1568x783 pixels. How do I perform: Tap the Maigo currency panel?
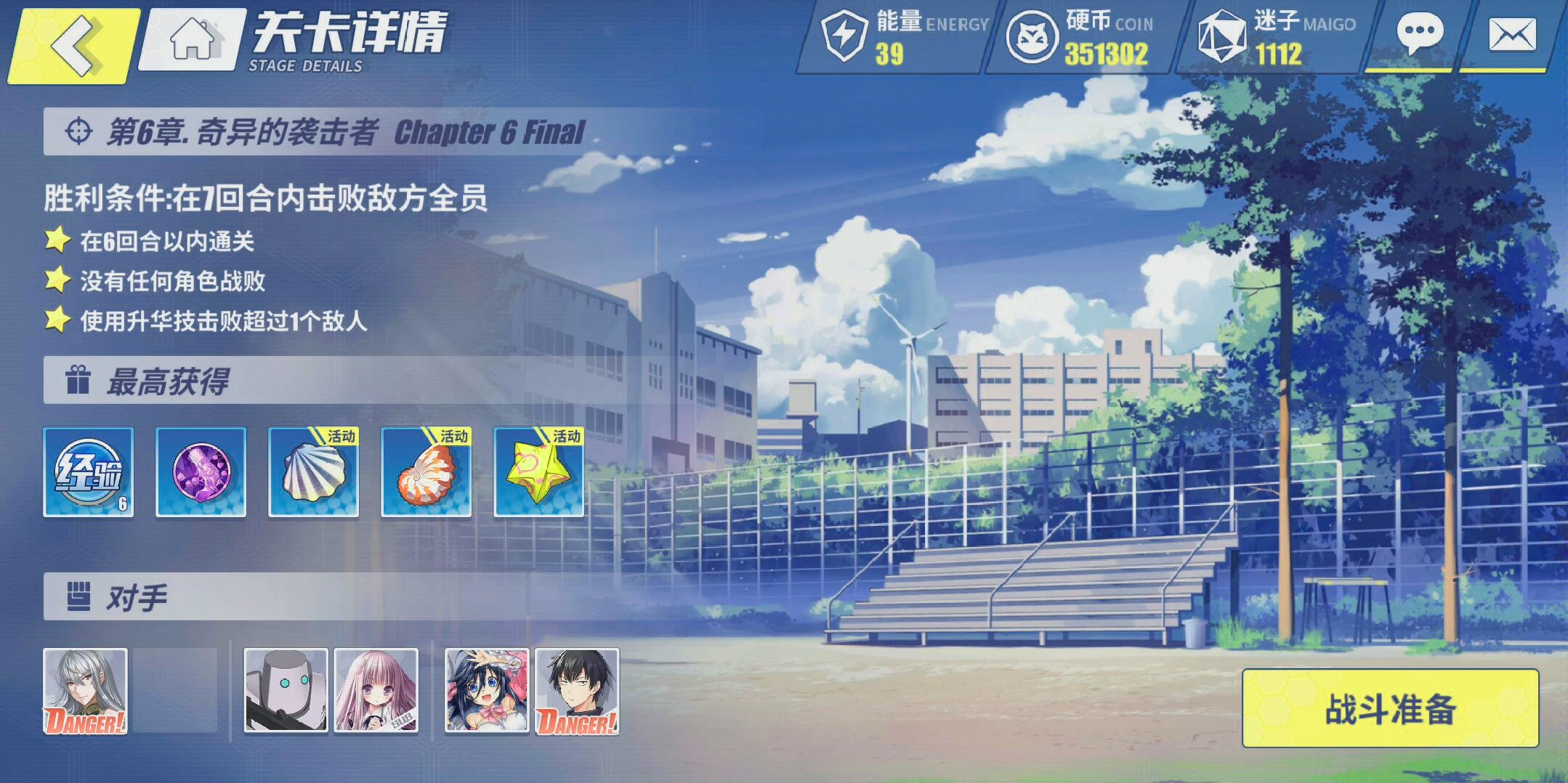1275,38
